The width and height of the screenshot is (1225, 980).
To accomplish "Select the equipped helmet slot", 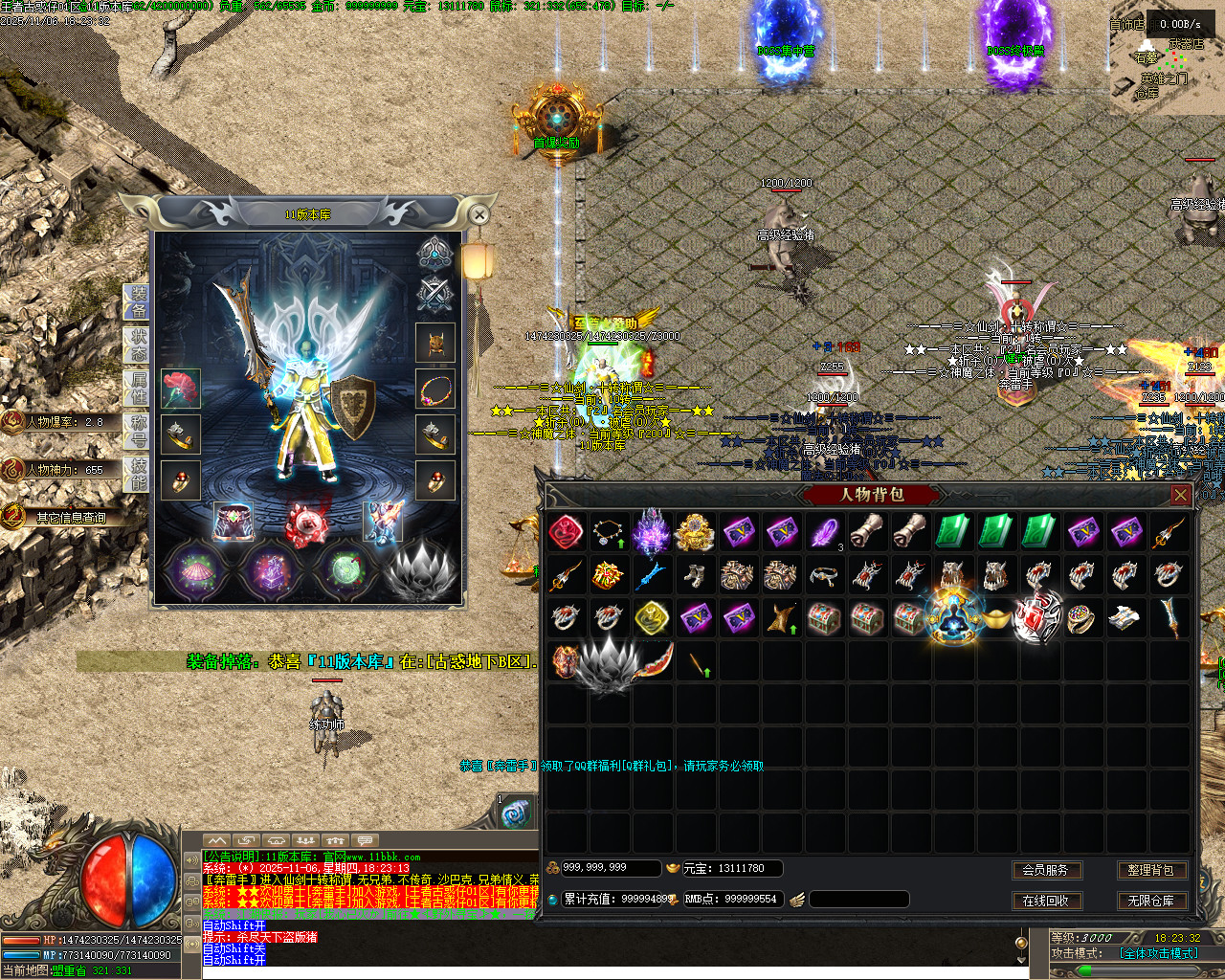I will coord(435,343).
